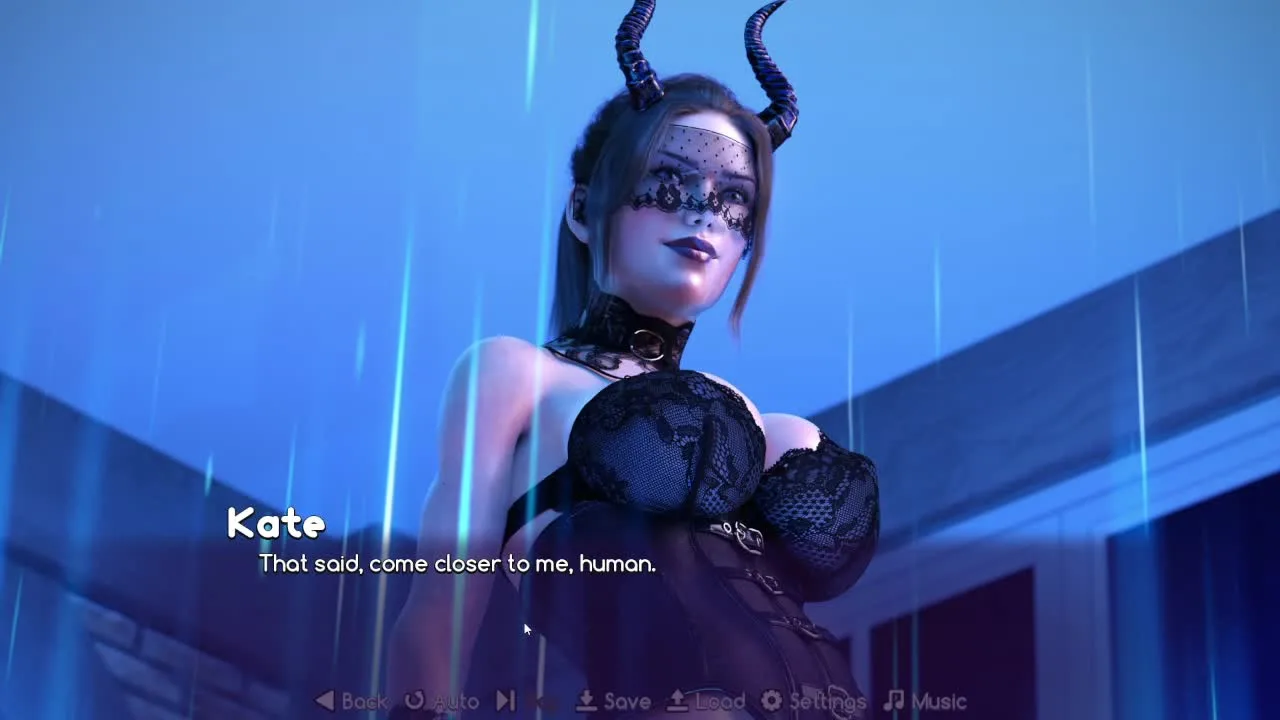Click the Load text label
This screenshot has width=1280, height=720.
point(718,701)
